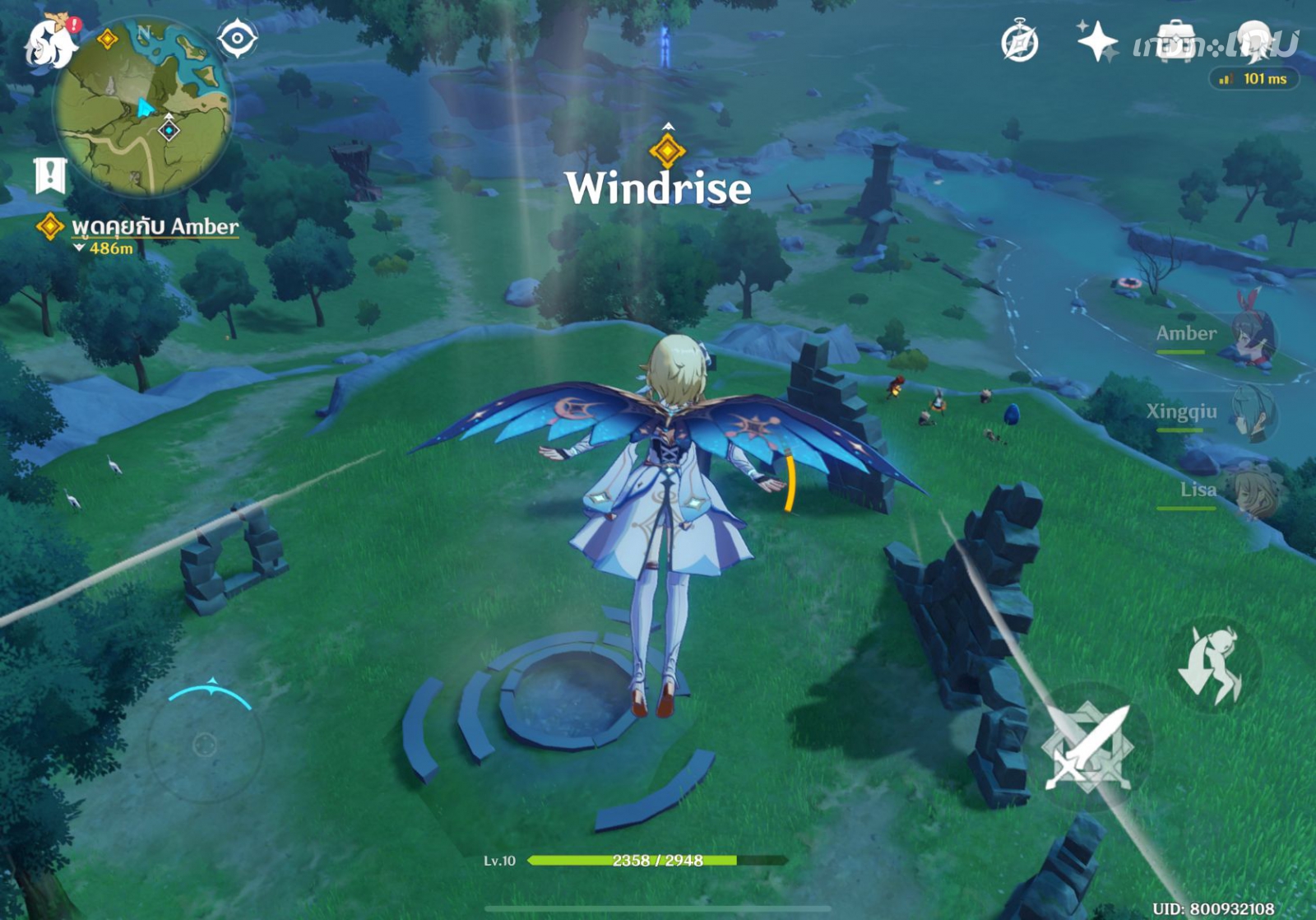Open the Paimon menu icon
Viewport: 1316px width, 920px height.
pyautogui.click(x=49, y=41)
